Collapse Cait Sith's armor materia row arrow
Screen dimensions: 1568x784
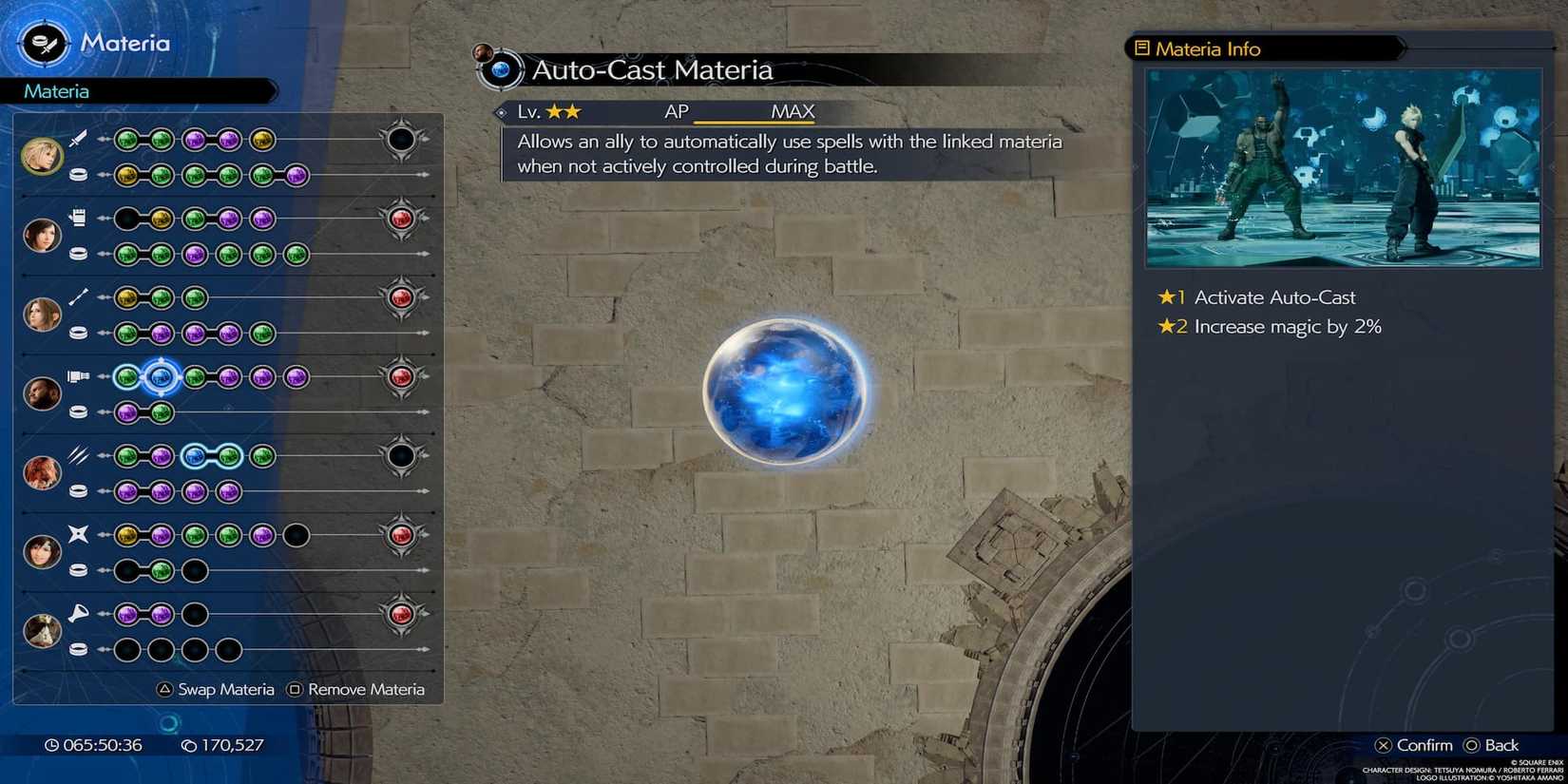[428, 651]
